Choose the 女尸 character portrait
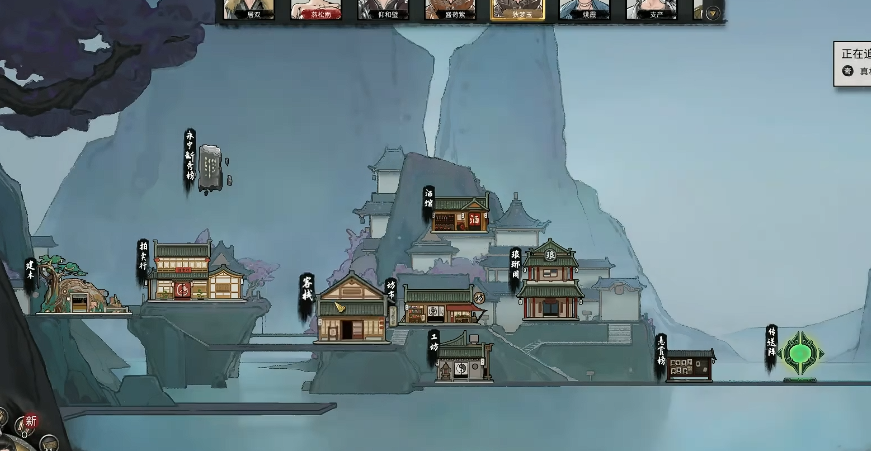Viewport: 871px width, 451px height. pyautogui.click(x=651, y=10)
